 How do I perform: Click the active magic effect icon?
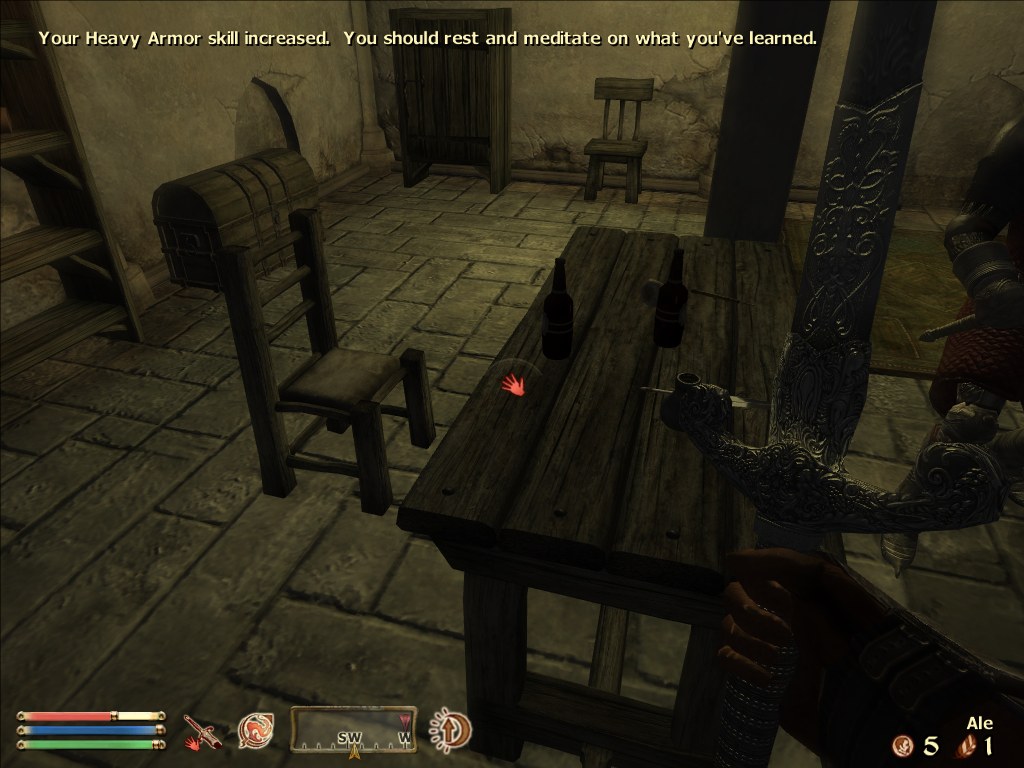pyautogui.click(x=451, y=730)
